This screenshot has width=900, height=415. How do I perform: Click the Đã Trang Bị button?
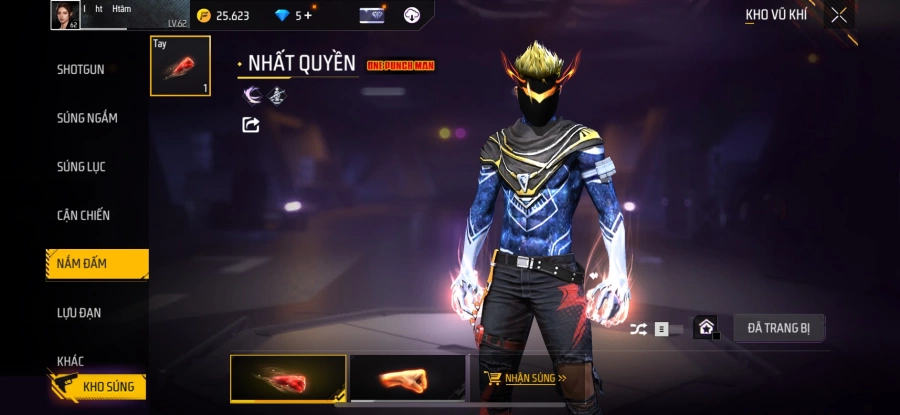(x=779, y=327)
